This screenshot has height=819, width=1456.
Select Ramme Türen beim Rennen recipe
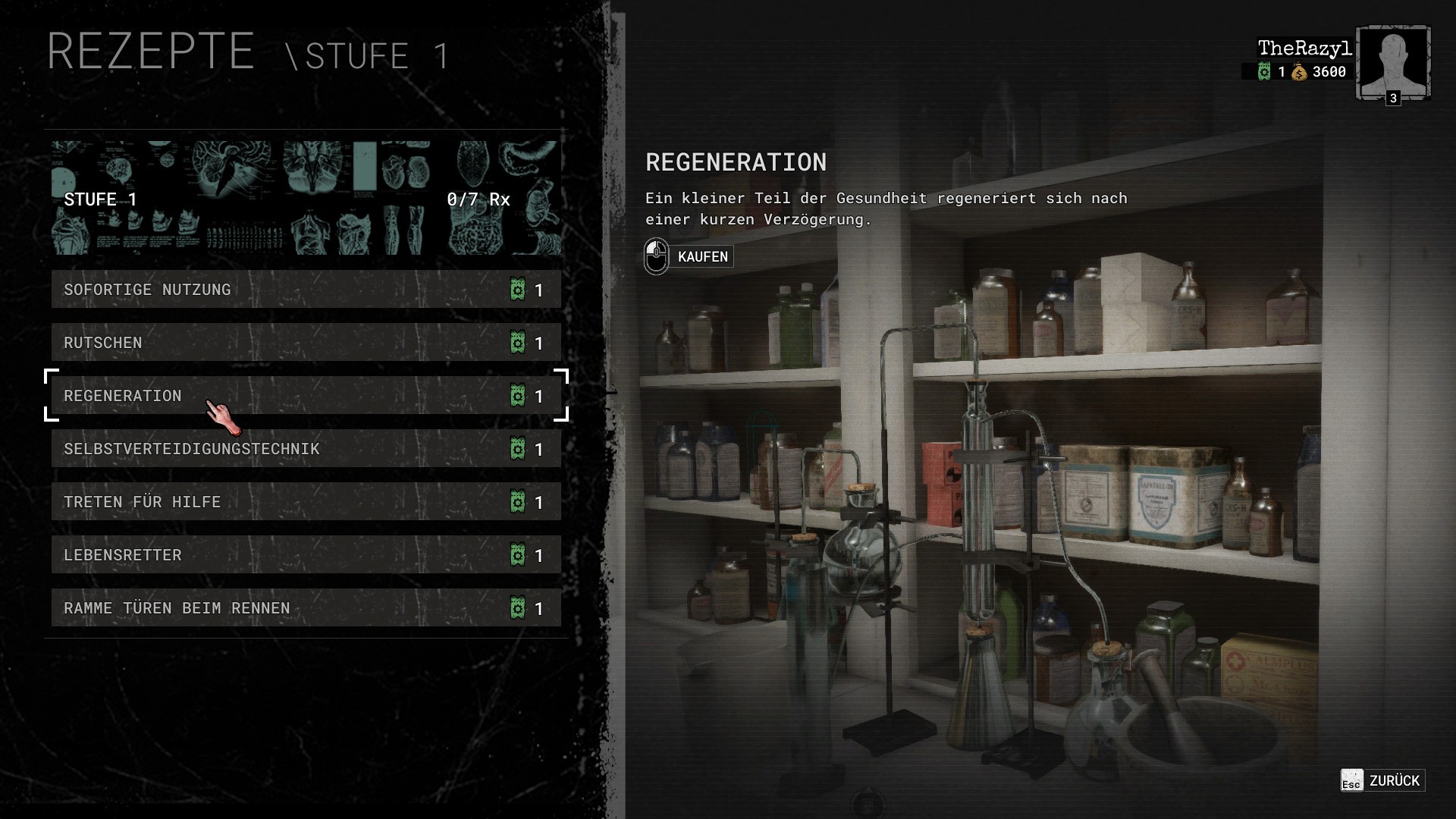pos(306,608)
